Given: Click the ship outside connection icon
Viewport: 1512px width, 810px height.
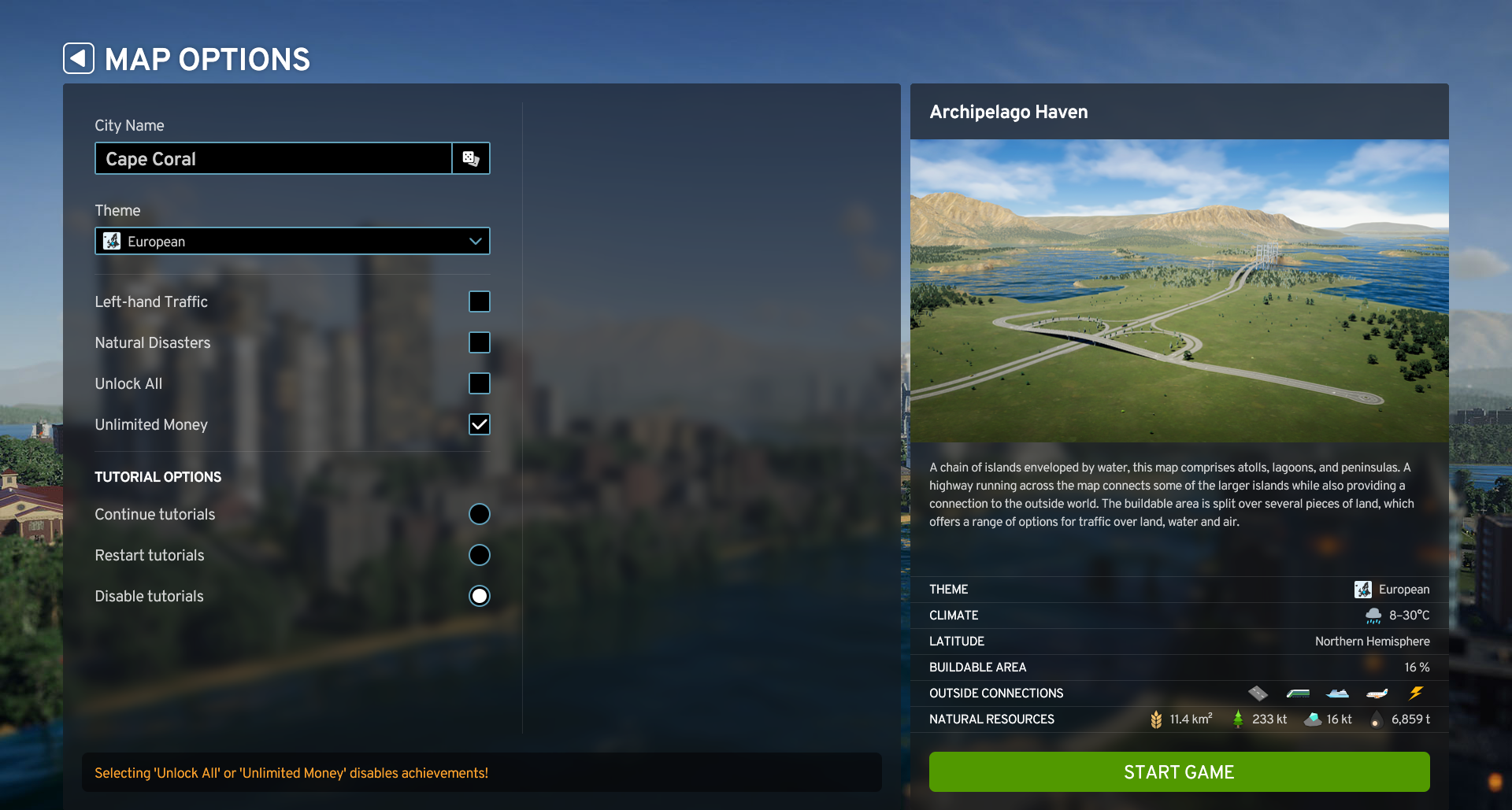Looking at the screenshot, I should pyautogui.click(x=1336, y=693).
